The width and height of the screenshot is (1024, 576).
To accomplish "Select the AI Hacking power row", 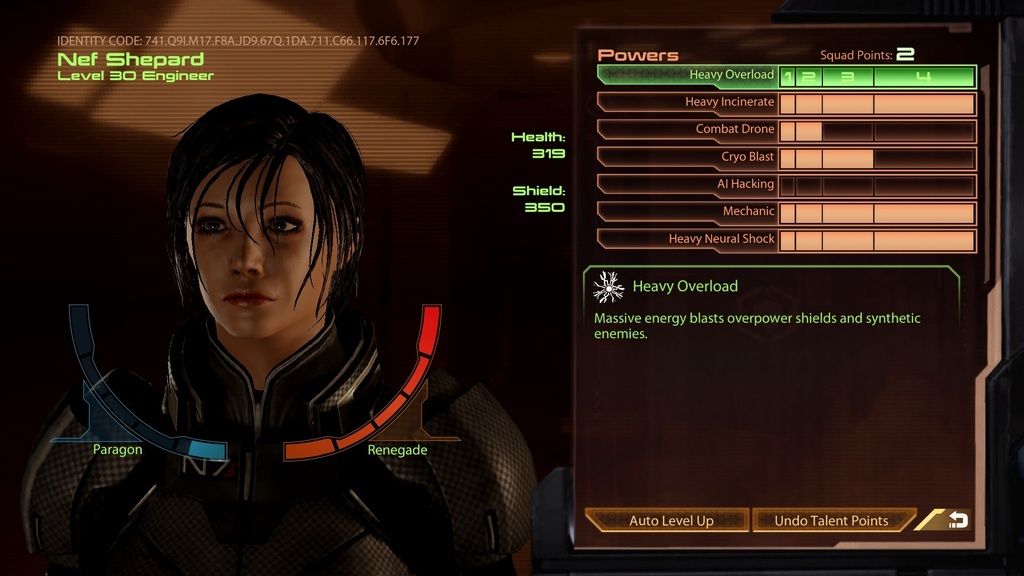I will point(688,185).
